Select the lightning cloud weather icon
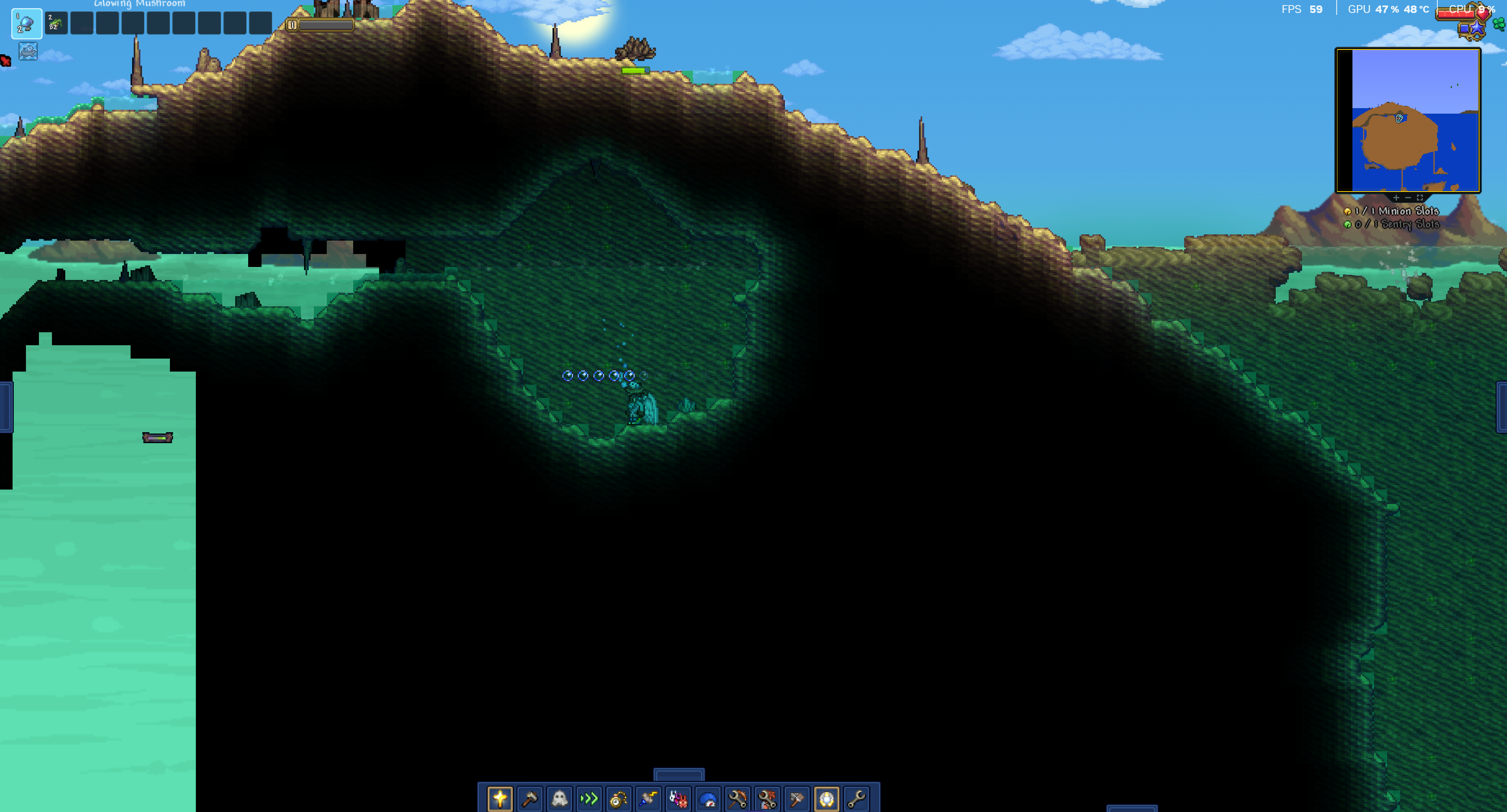Screen dimensions: 1507x812 click(x=648, y=799)
